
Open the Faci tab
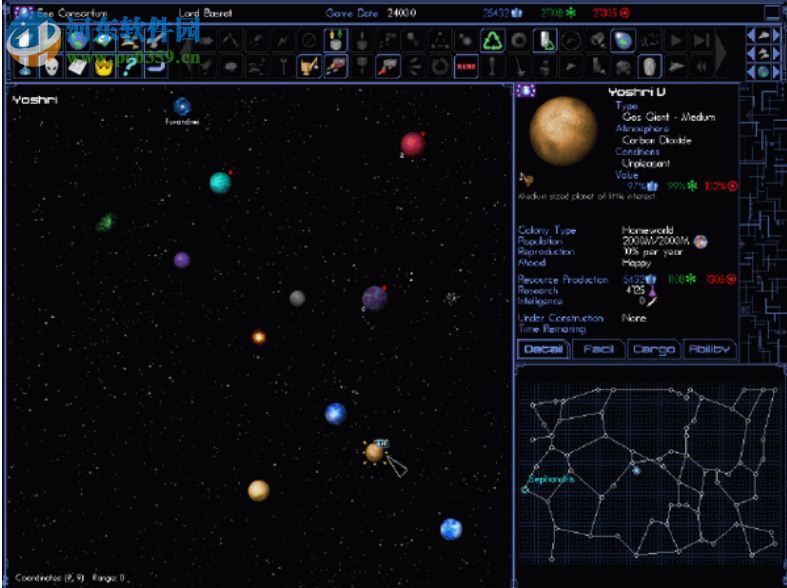(x=598, y=349)
